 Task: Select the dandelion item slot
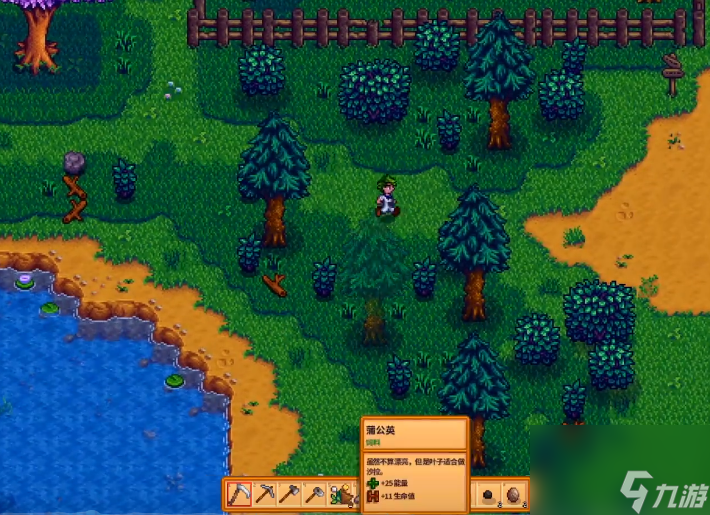pyautogui.click(x=340, y=494)
